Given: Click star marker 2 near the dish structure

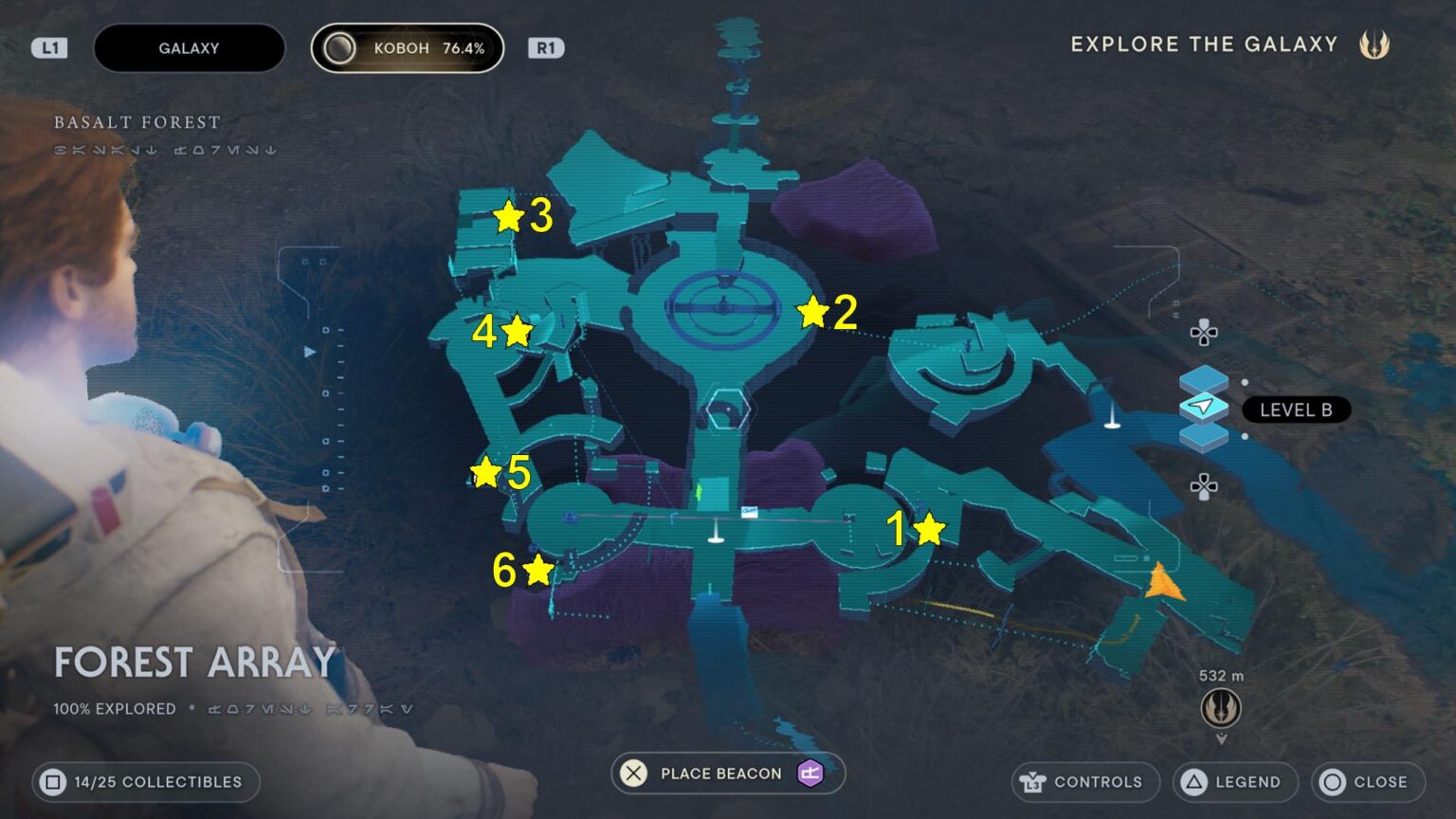Looking at the screenshot, I should (811, 311).
